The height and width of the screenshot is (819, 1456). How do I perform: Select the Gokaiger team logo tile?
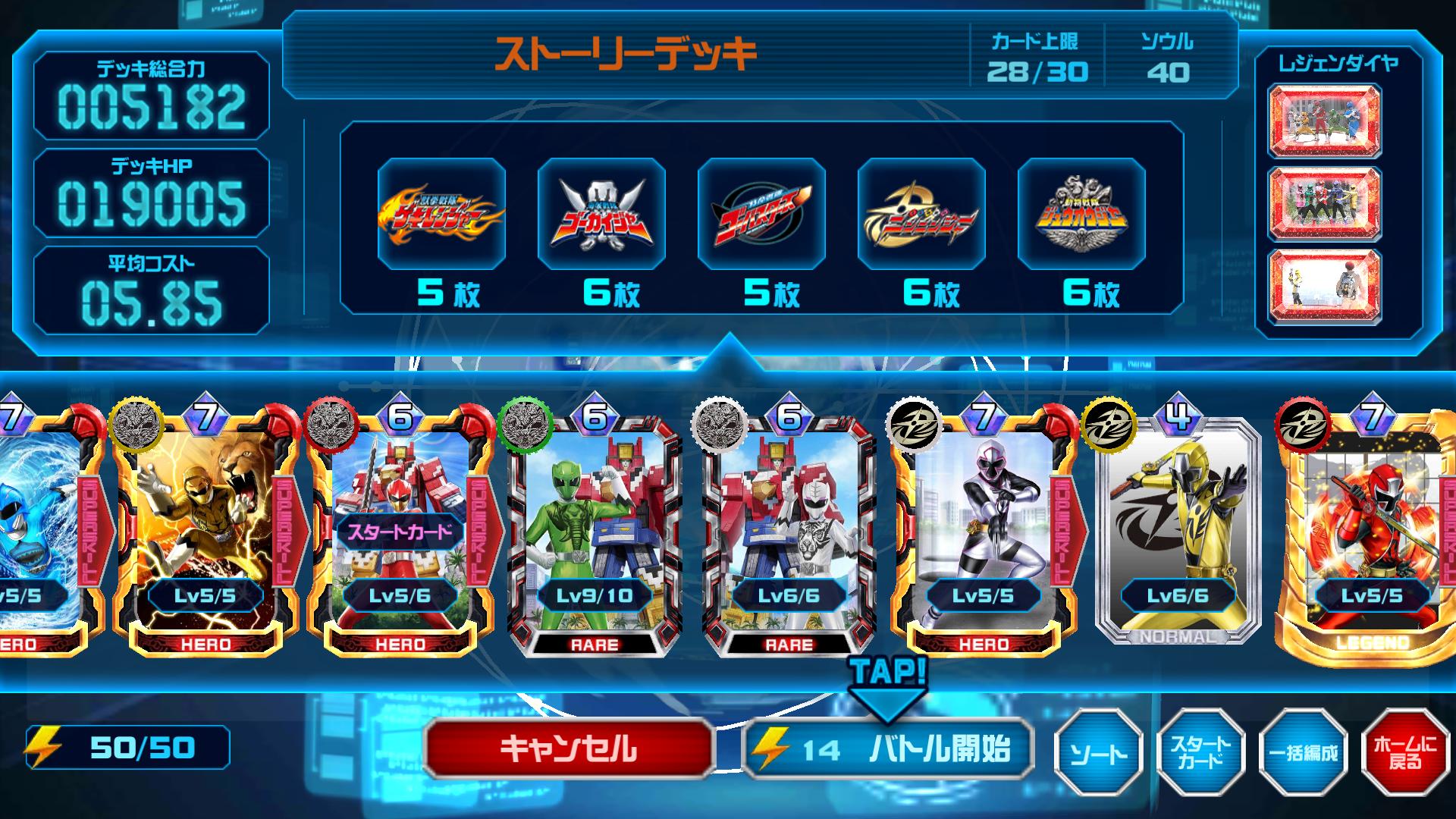coord(601,214)
